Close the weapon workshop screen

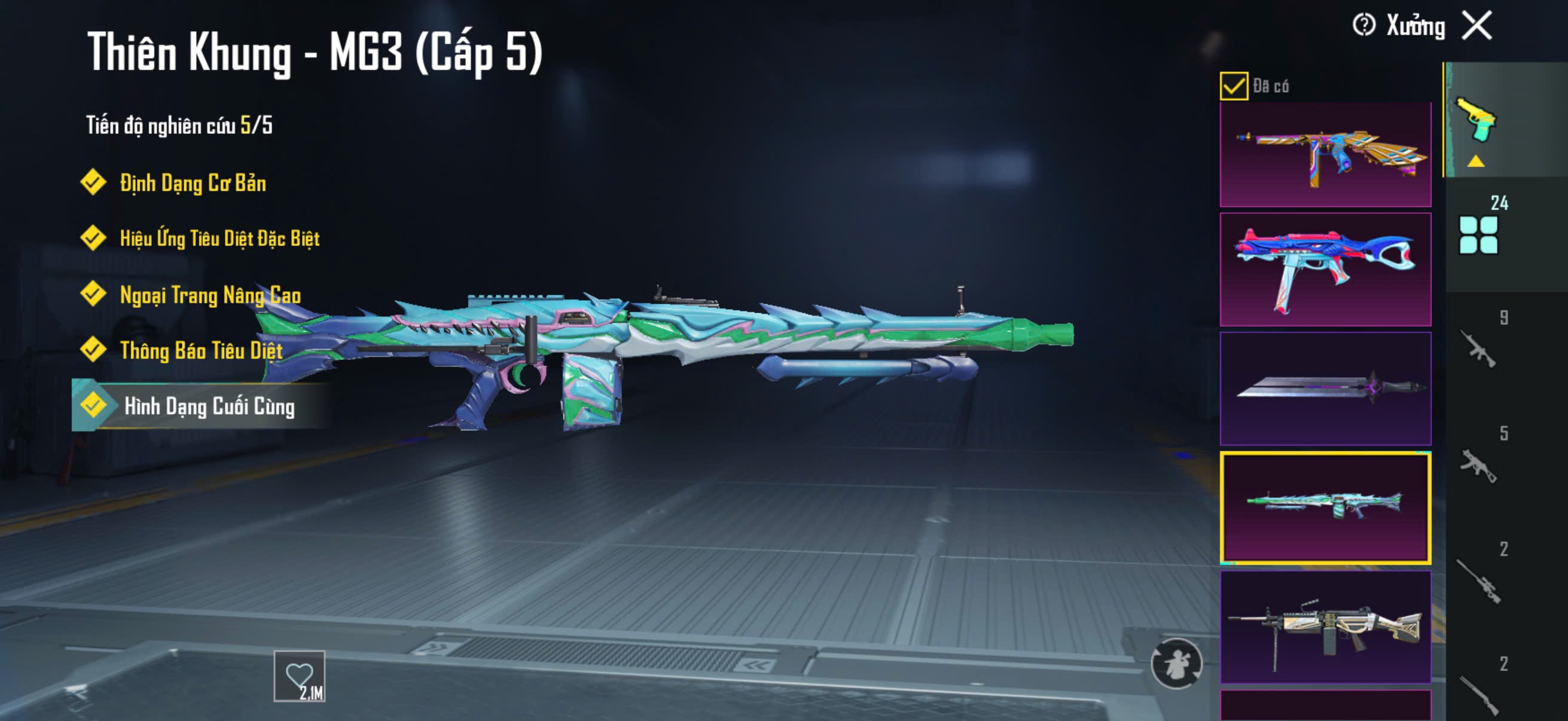tap(1477, 26)
